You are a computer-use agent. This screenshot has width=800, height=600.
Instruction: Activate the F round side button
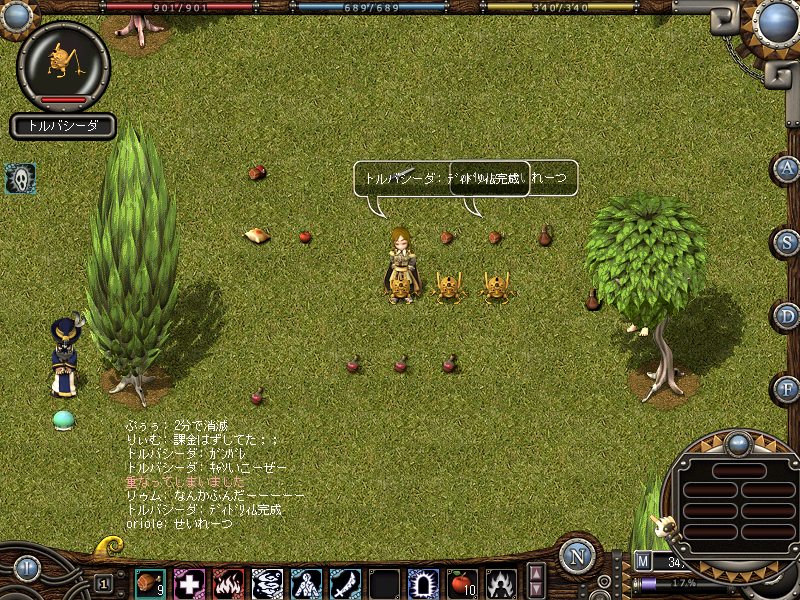(789, 387)
